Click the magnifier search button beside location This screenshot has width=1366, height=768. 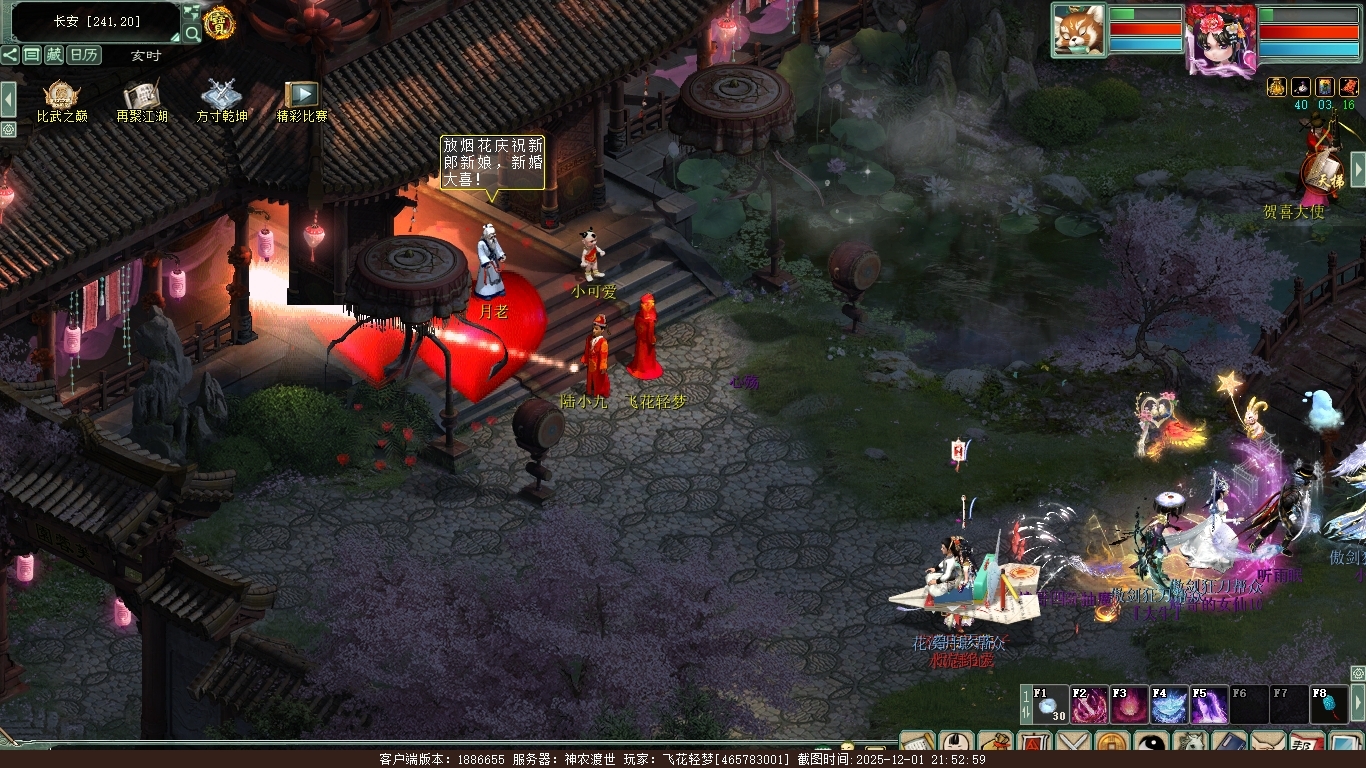(190, 32)
